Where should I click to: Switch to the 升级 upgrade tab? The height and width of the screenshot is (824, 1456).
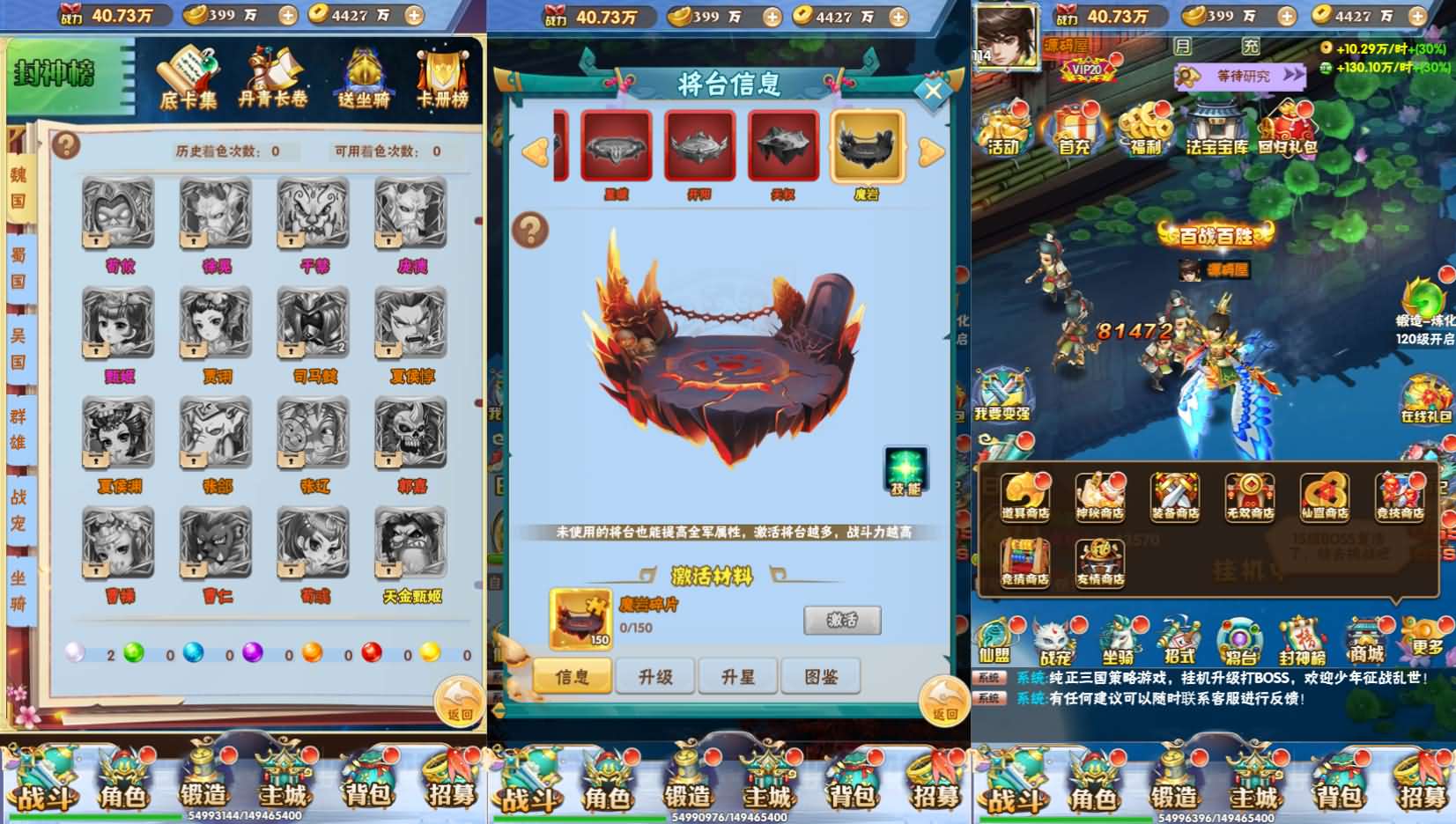pyautogui.click(x=655, y=676)
